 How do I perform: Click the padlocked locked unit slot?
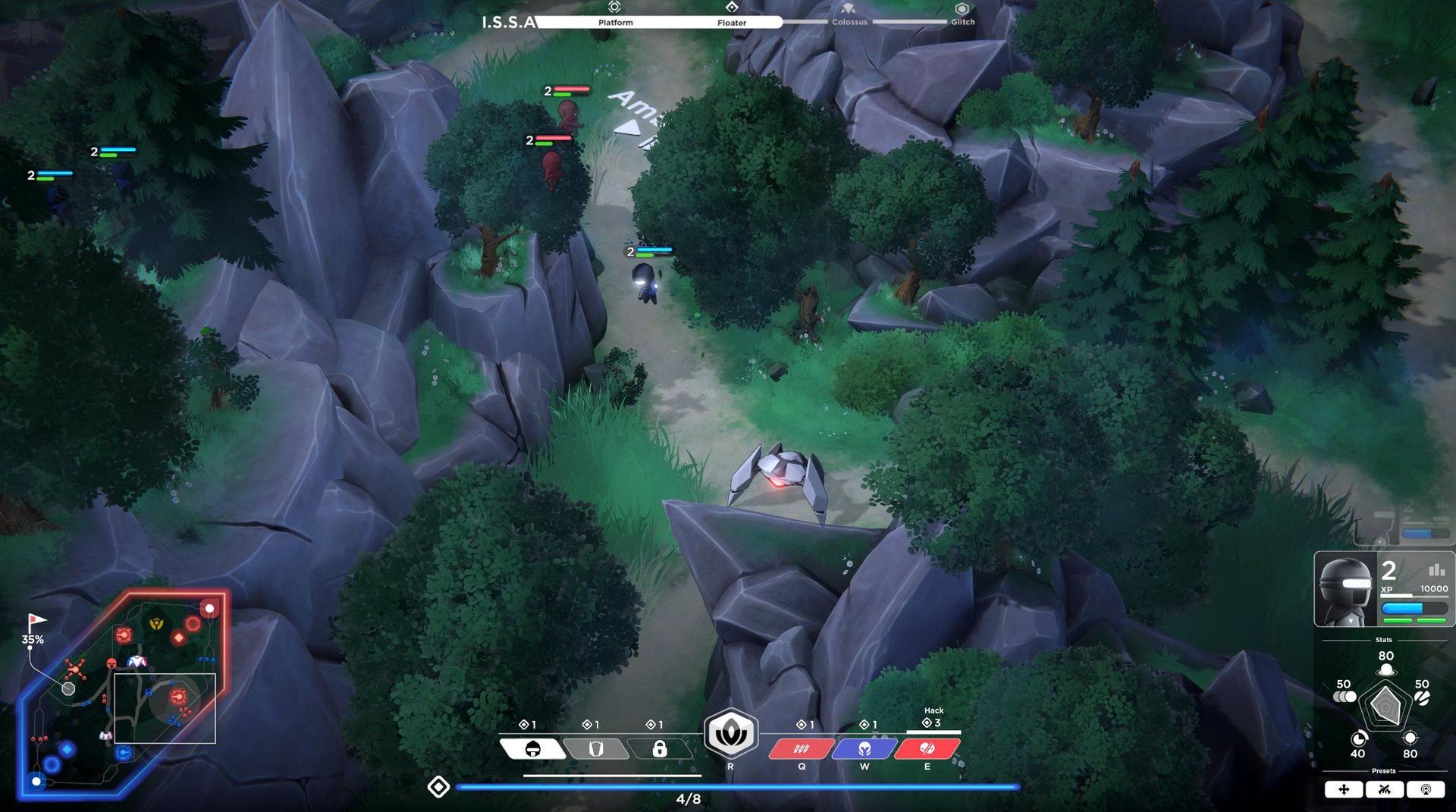tap(660, 749)
